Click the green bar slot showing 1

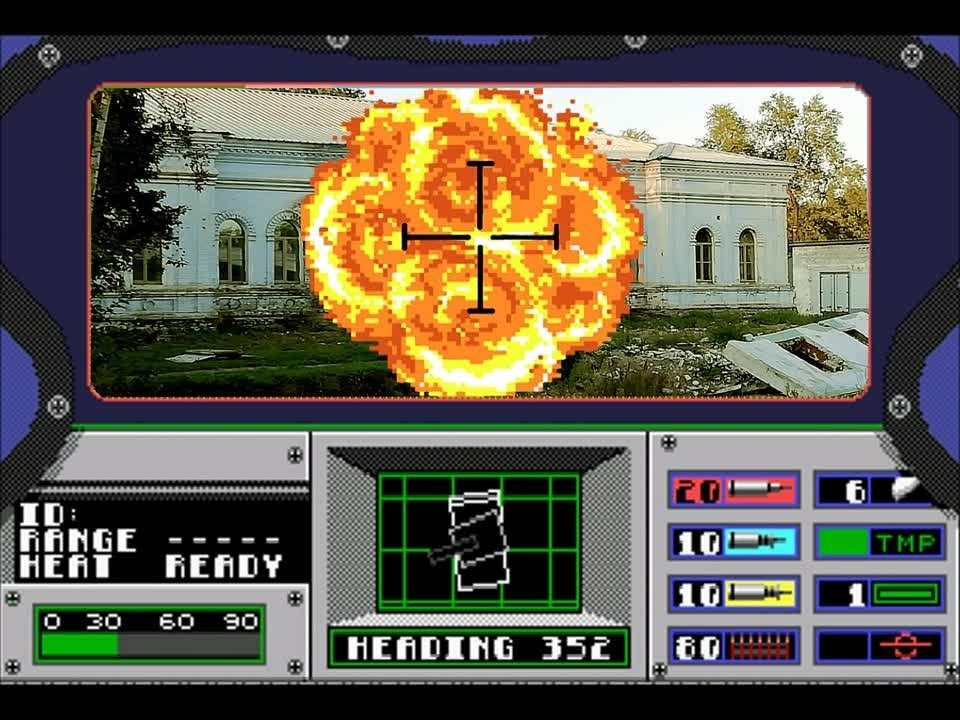[x=880, y=594]
